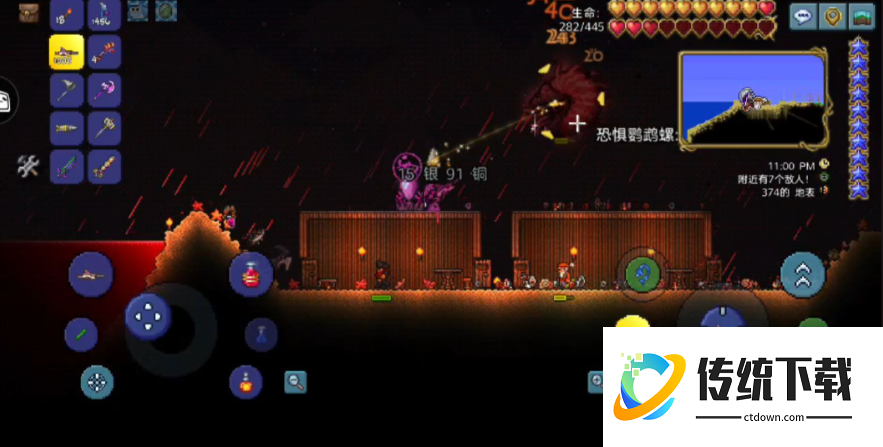
Task: Tap the orange buff potion quick button
Action: click(x=246, y=381)
